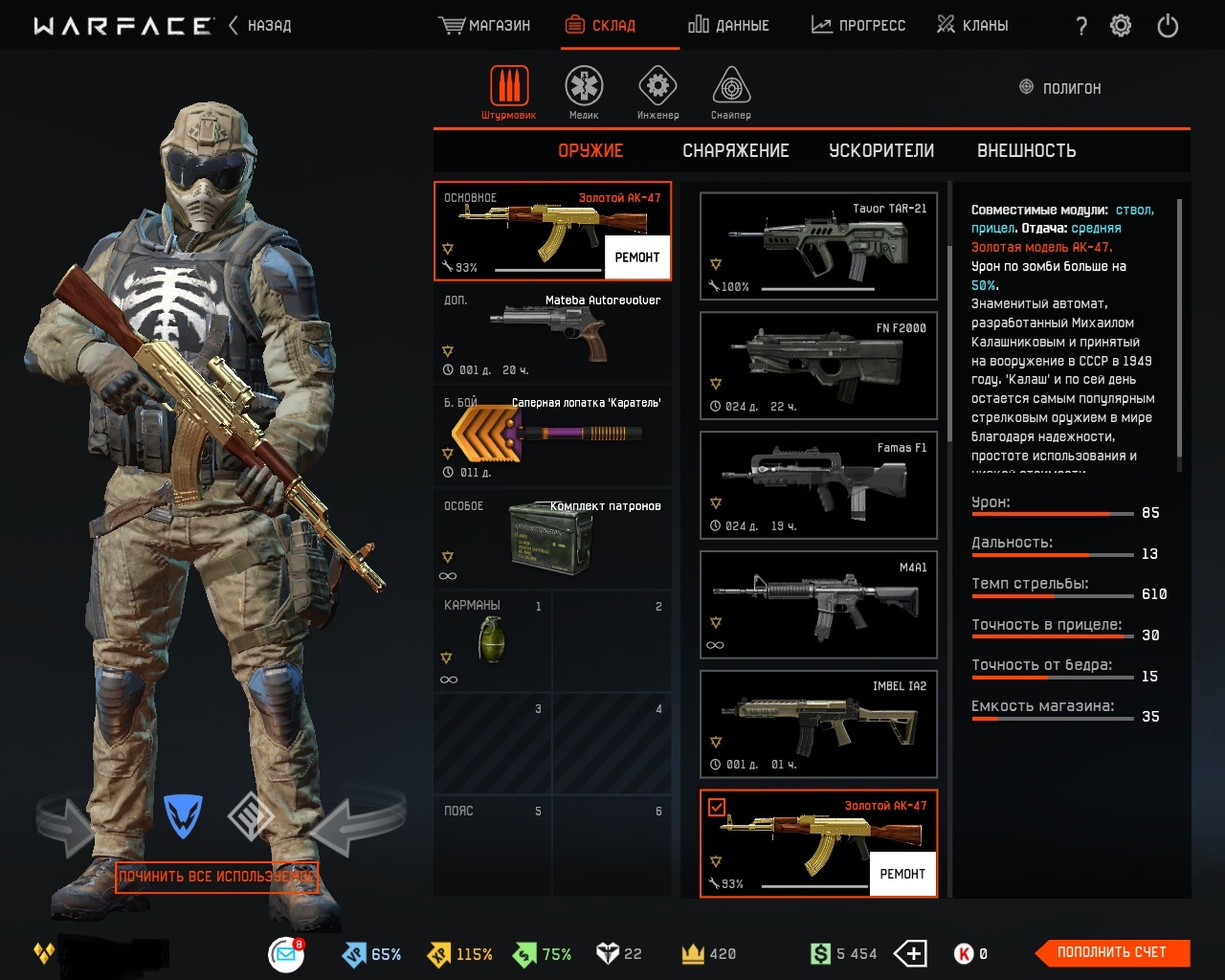Open the Кланы menu

tap(972, 26)
